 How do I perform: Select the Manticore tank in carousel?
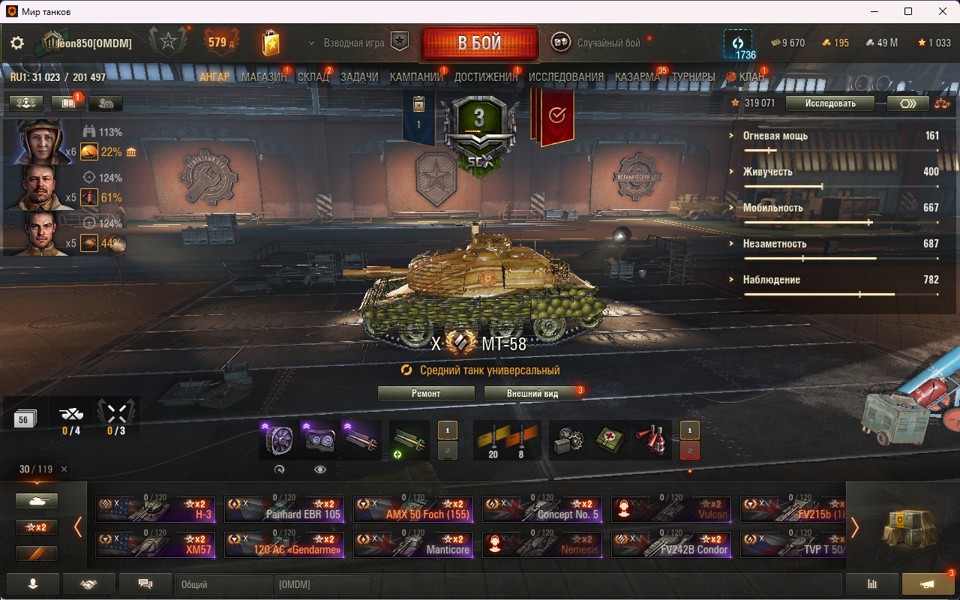(x=413, y=544)
